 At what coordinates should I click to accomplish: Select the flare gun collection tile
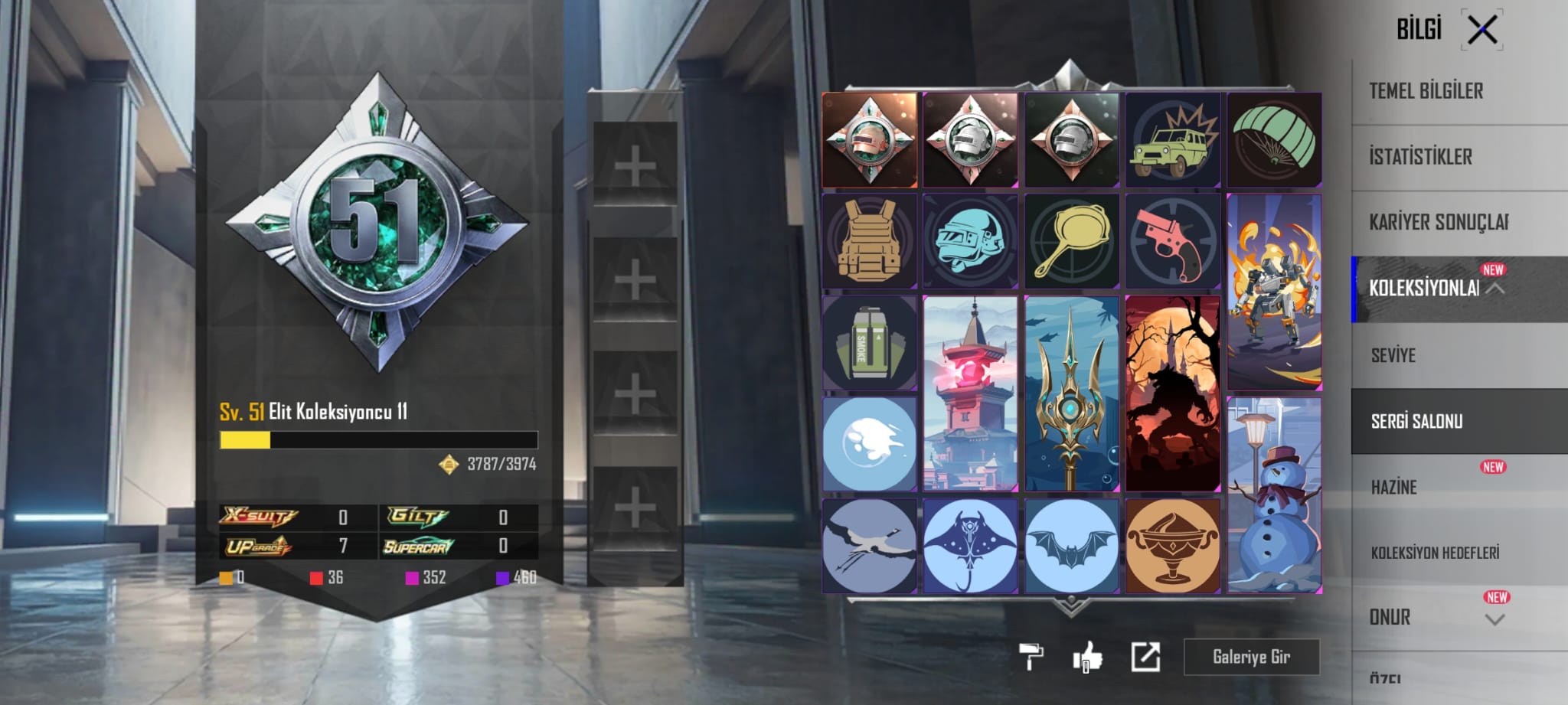[1172, 240]
